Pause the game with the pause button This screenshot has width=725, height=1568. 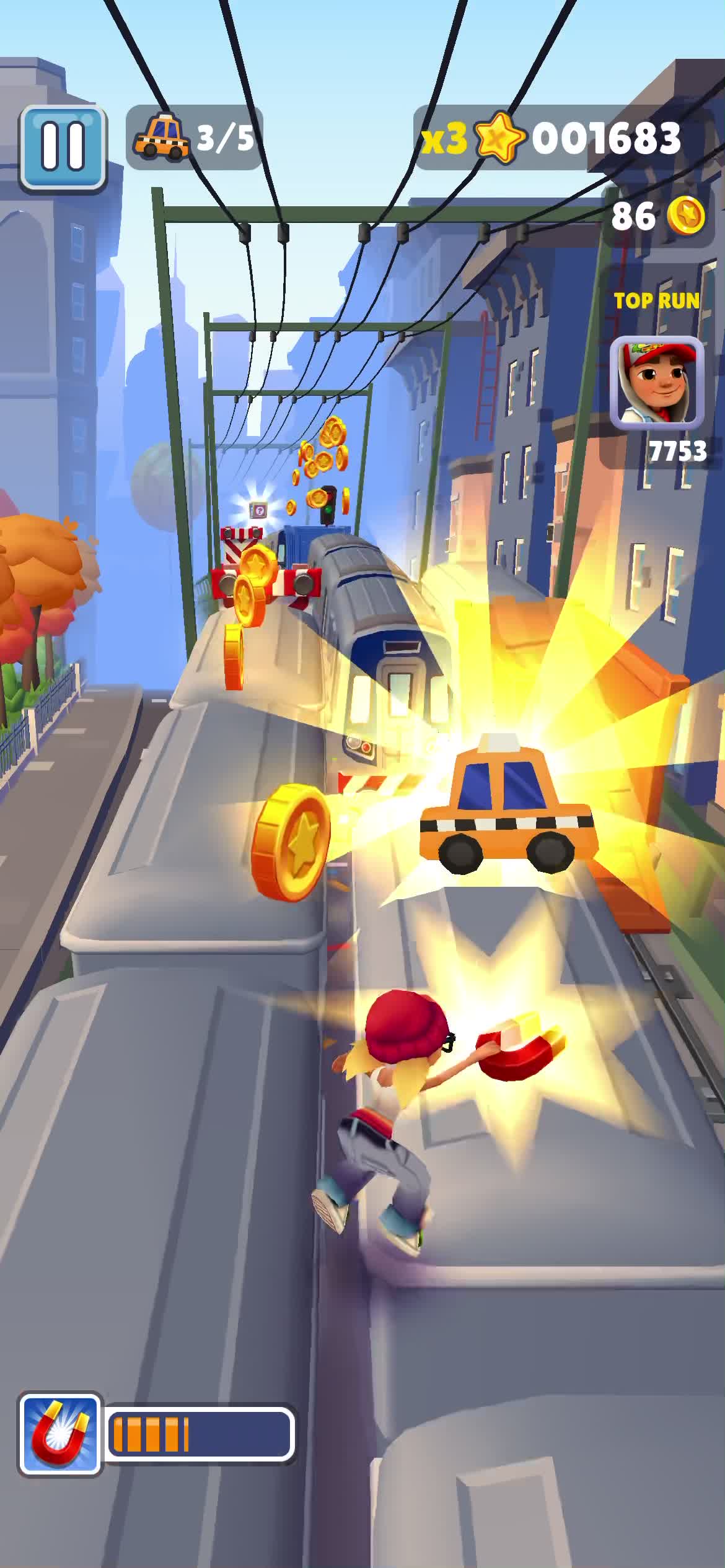click(x=63, y=147)
